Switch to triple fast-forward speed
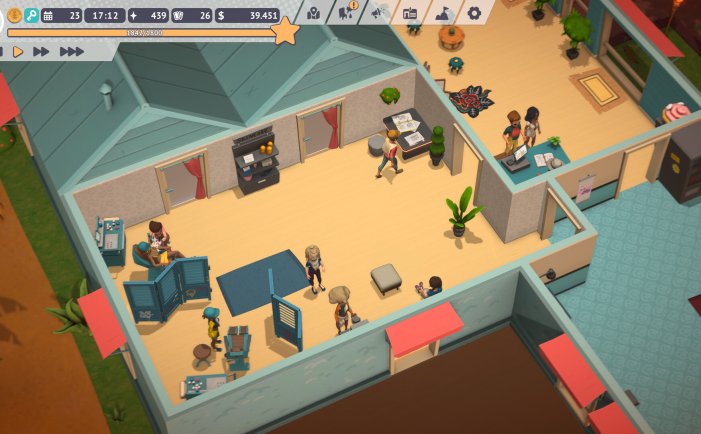This screenshot has width=701, height=434. [x=71, y=51]
